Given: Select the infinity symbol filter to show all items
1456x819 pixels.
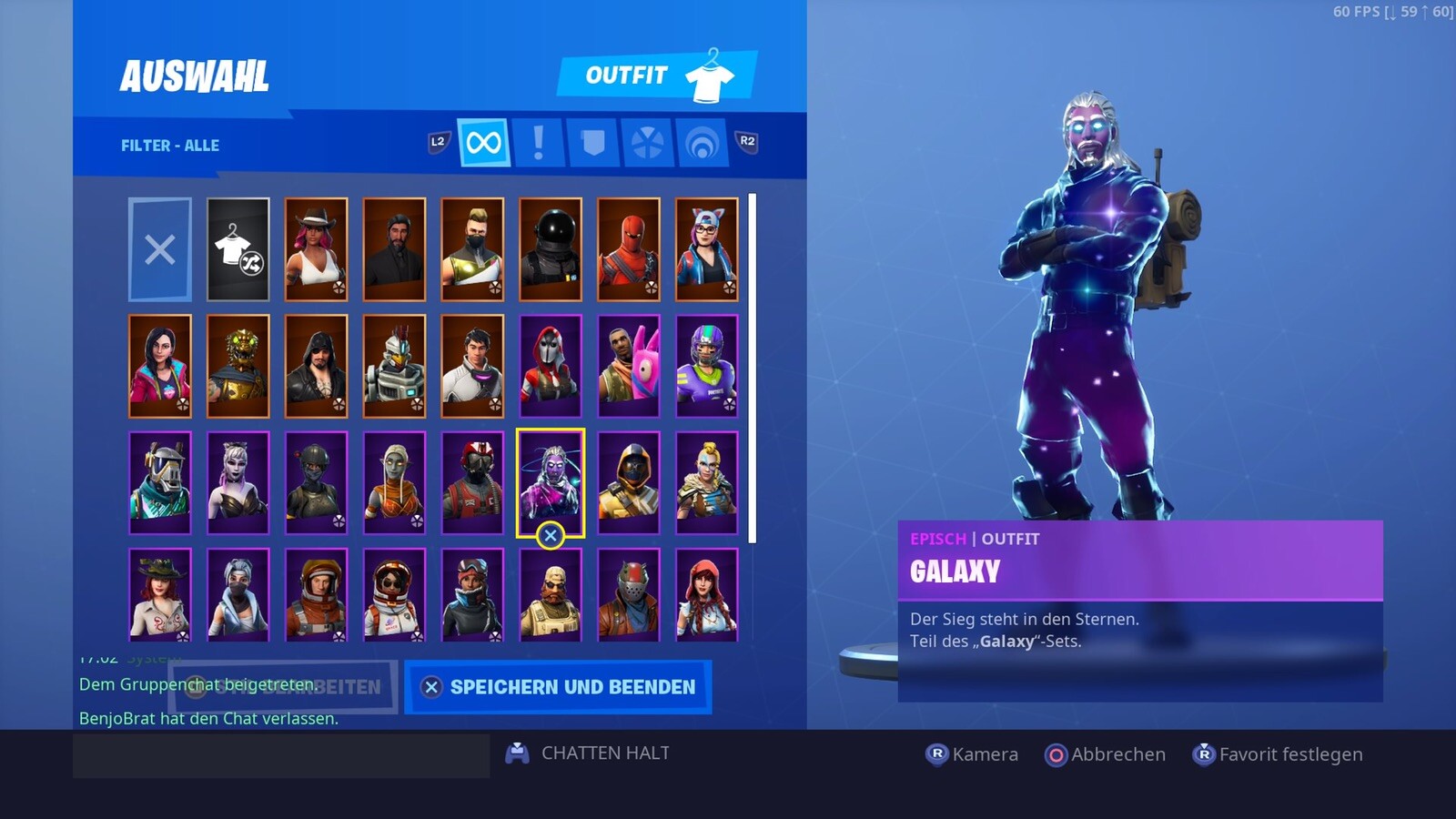Looking at the screenshot, I should pyautogui.click(x=482, y=143).
